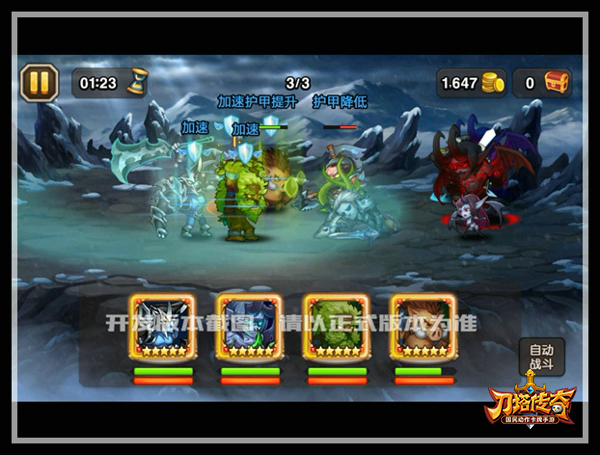
Task: Trigger the brown-maned beast hero portrait
Action: (x=423, y=326)
